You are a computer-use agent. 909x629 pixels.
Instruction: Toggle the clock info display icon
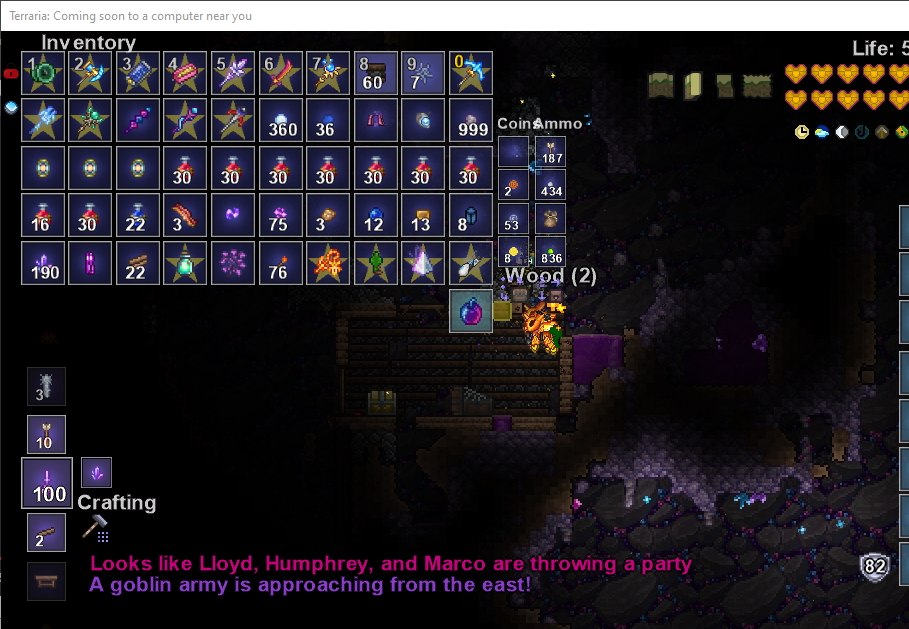pyautogui.click(x=802, y=132)
